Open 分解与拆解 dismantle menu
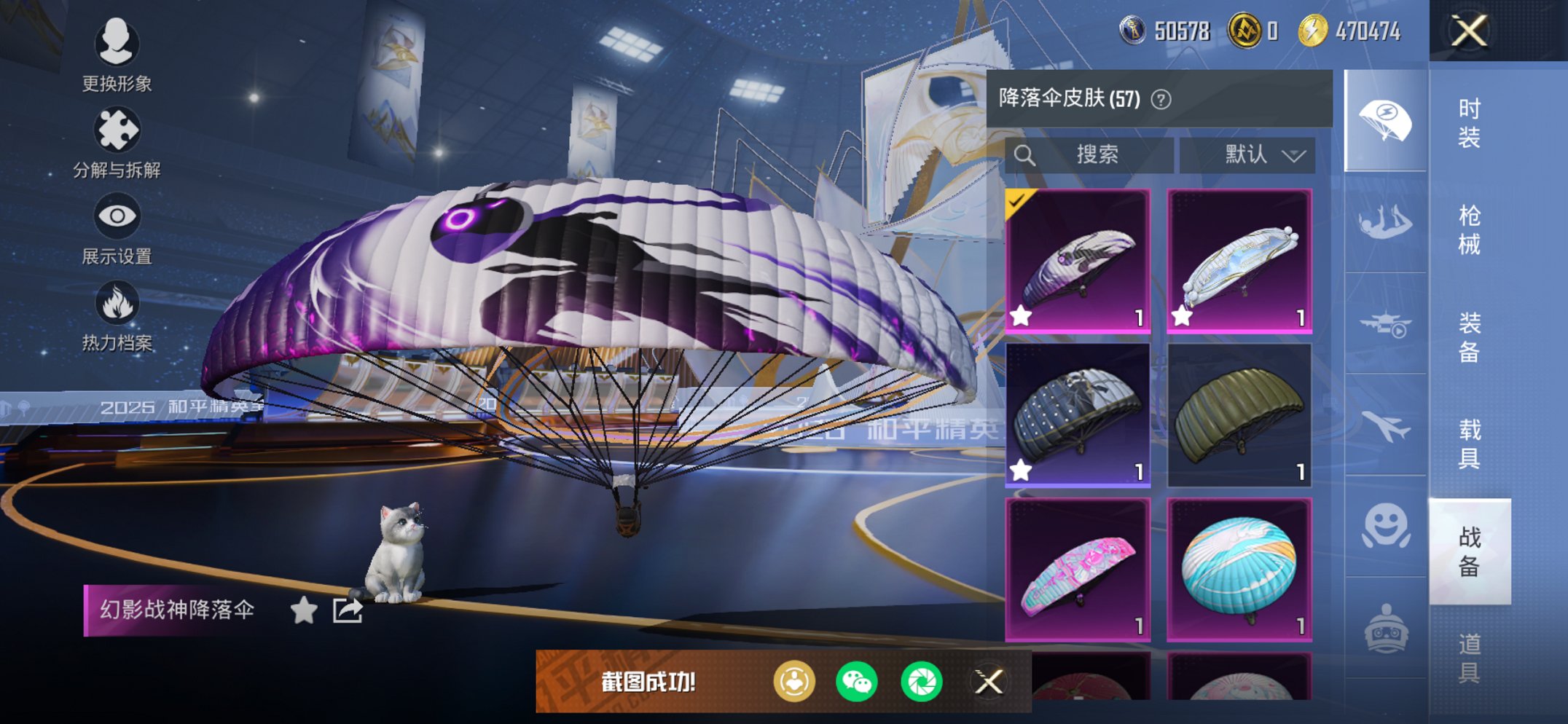Viewport: 1568px width, 724px height. (117, 142)
